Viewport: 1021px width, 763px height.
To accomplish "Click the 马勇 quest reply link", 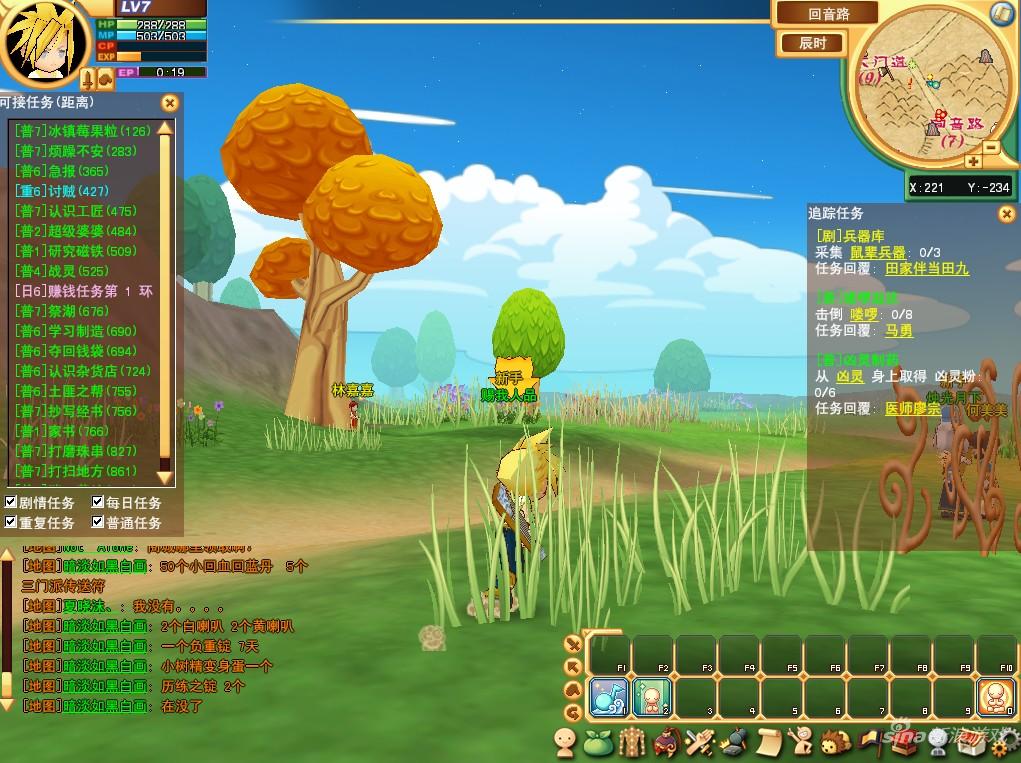I will coord(899,330).
